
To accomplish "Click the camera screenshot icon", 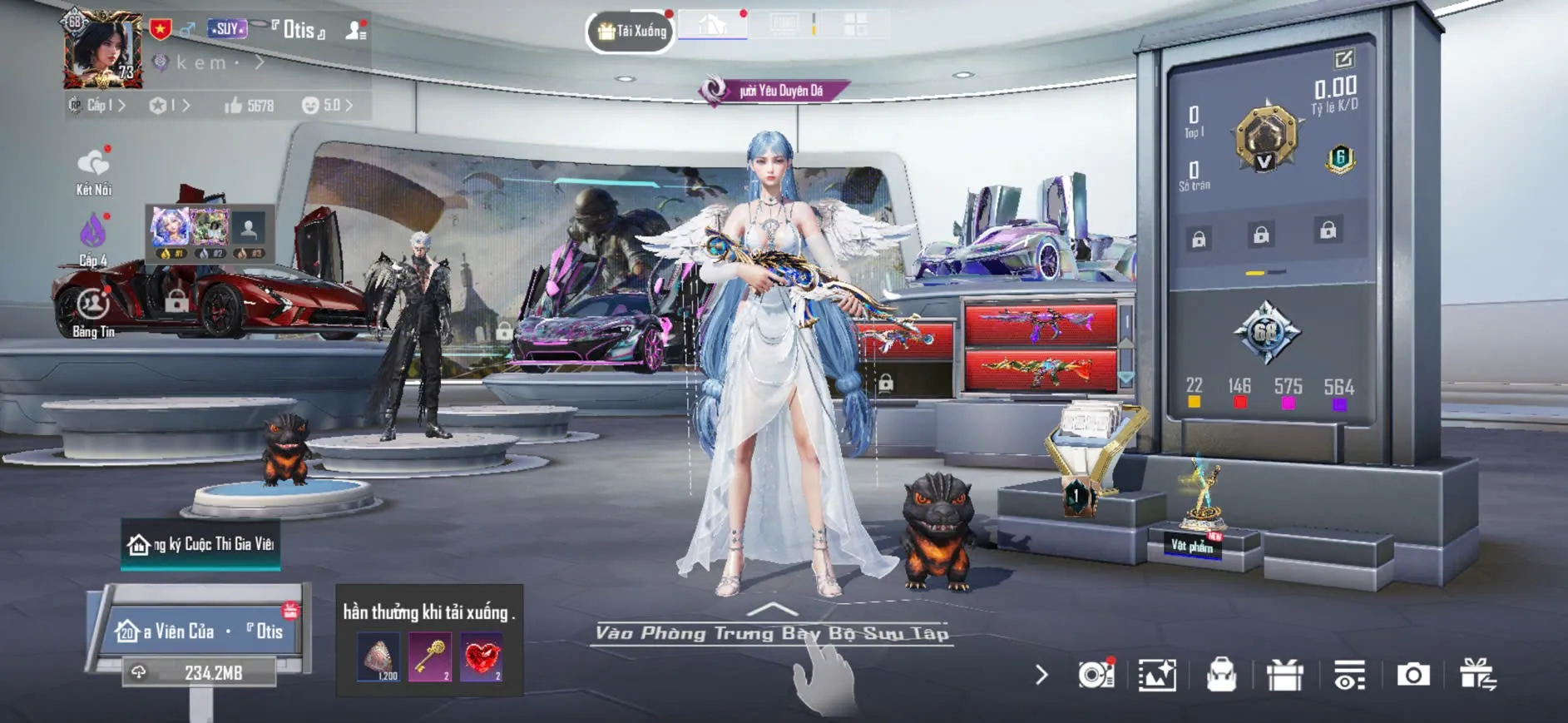I will [1412, 675].
